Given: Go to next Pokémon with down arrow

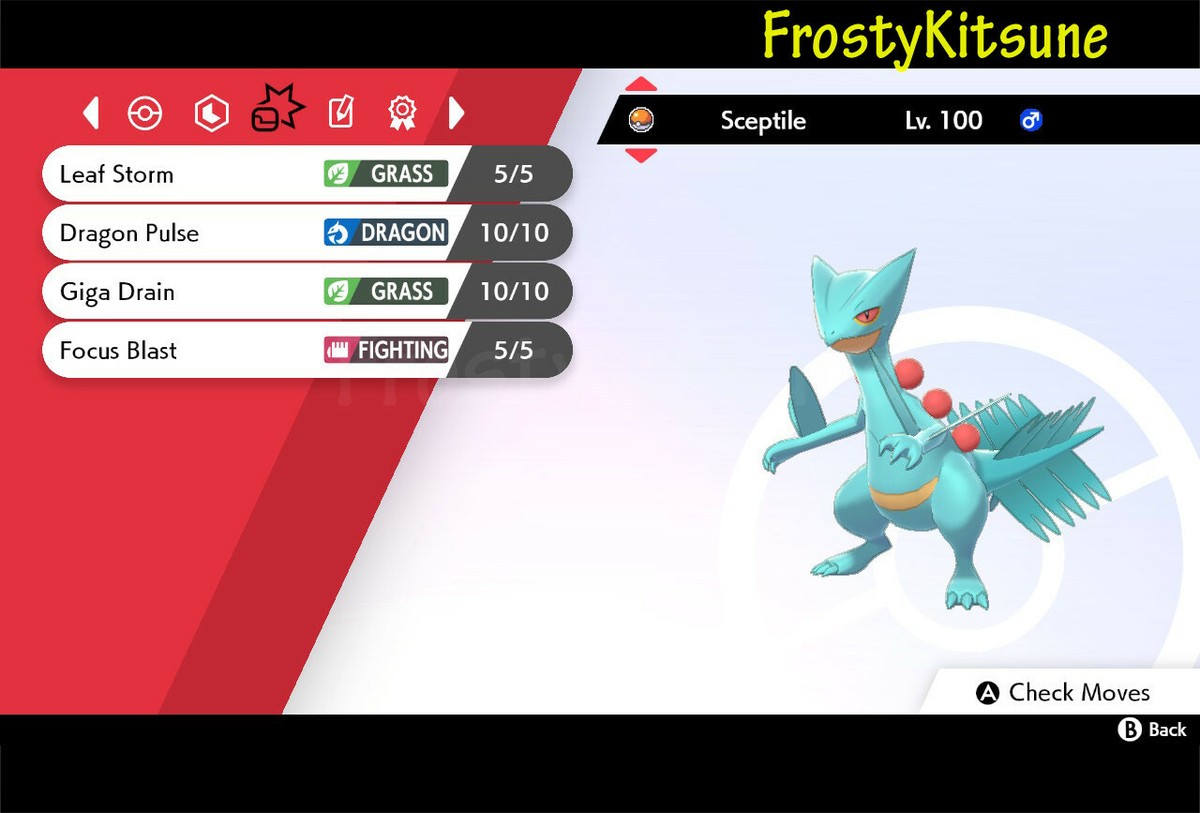Looking at the screenshot, I should pyautogui.click(x=641, y=155).
